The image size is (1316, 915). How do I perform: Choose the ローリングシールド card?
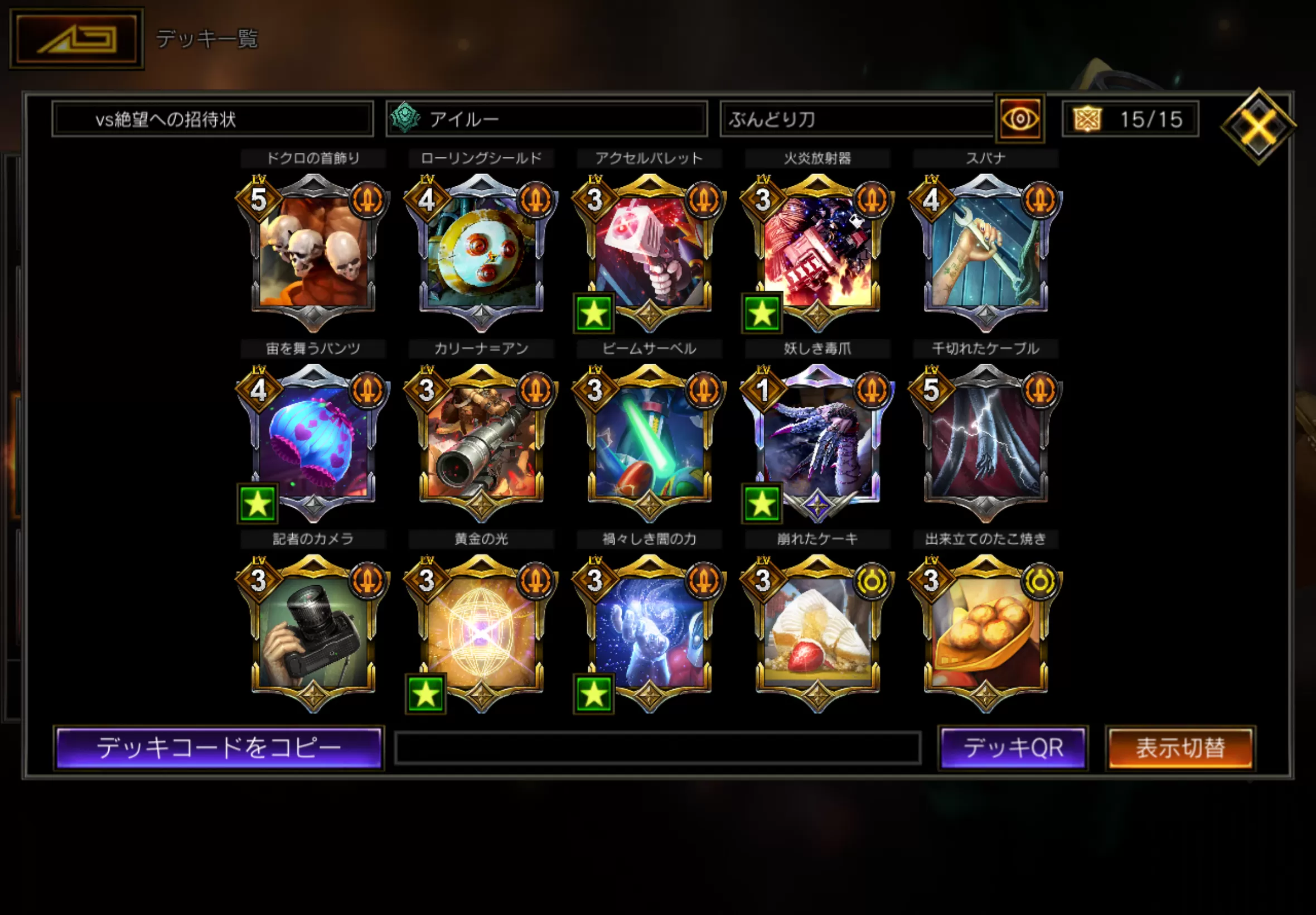(481, 252)
